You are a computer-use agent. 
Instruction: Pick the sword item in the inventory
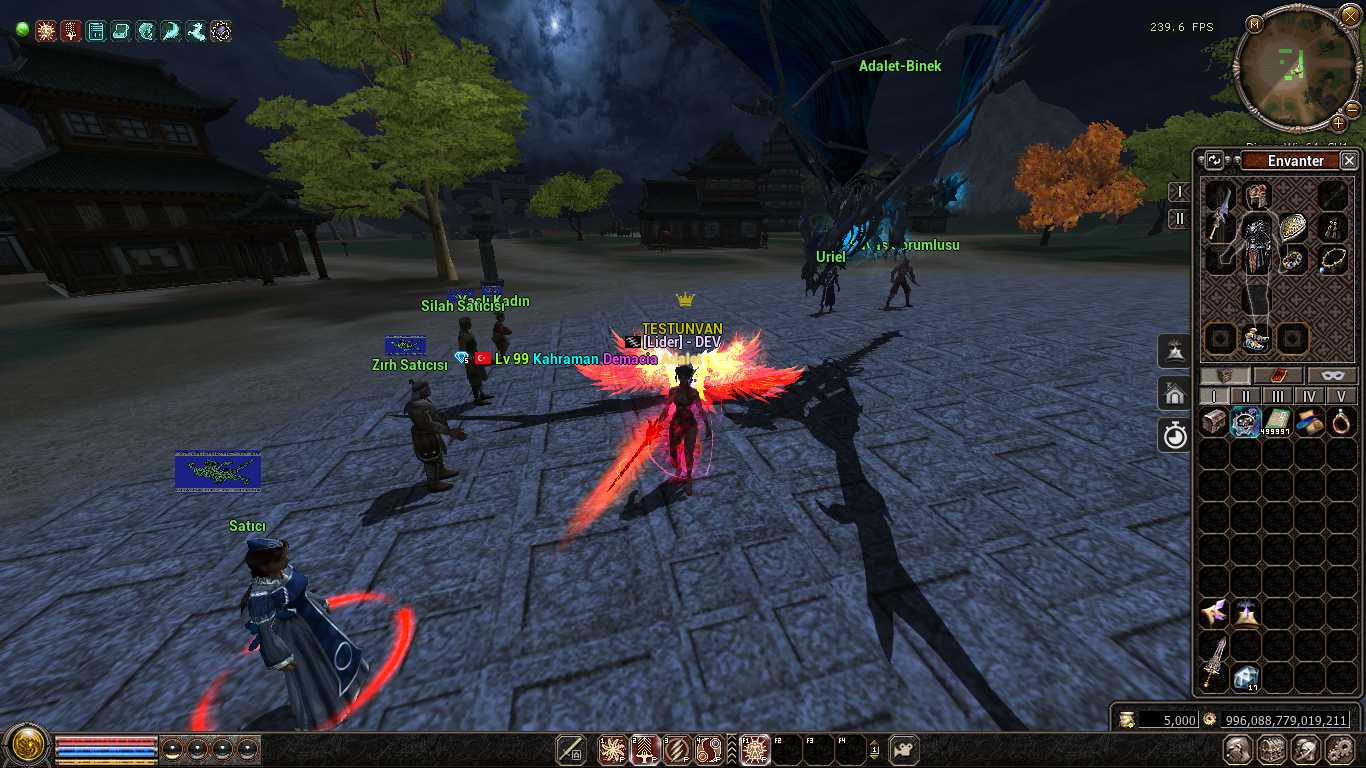1214,661
